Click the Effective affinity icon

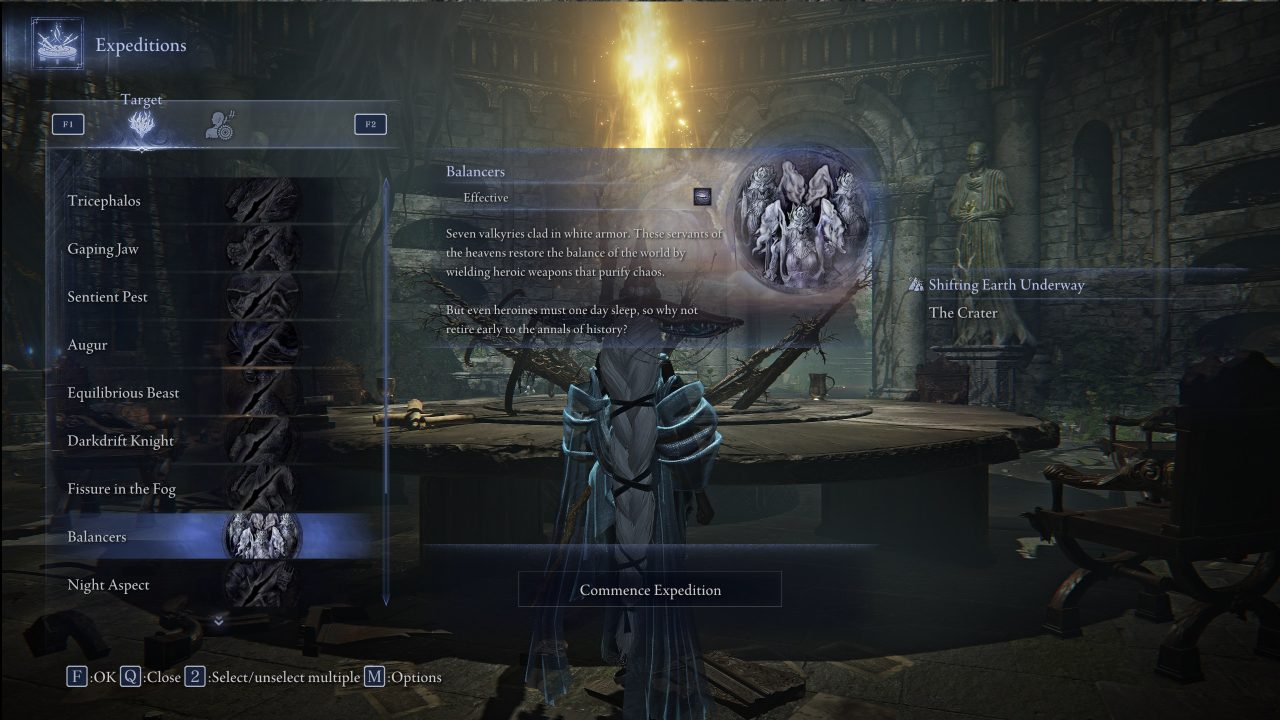pyautogui.click(x=702, y=197)
